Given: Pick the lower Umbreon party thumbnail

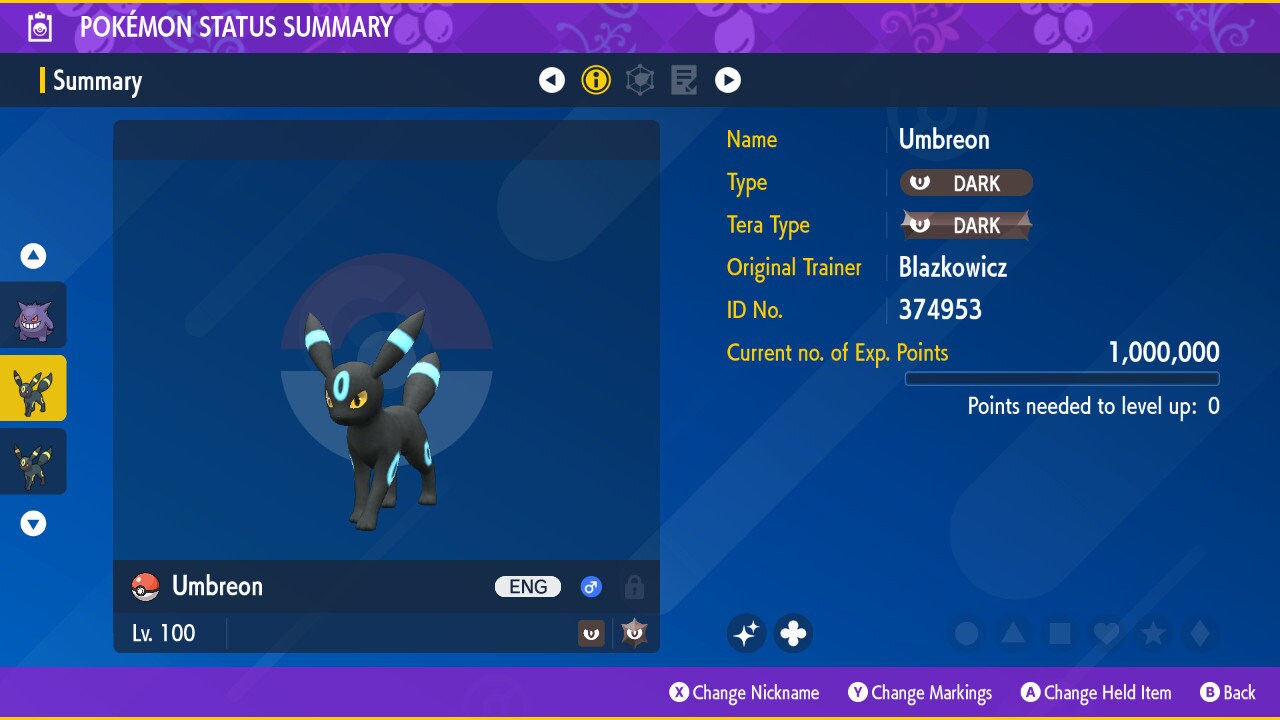Looking at the screenshot, I should point(33,461).
